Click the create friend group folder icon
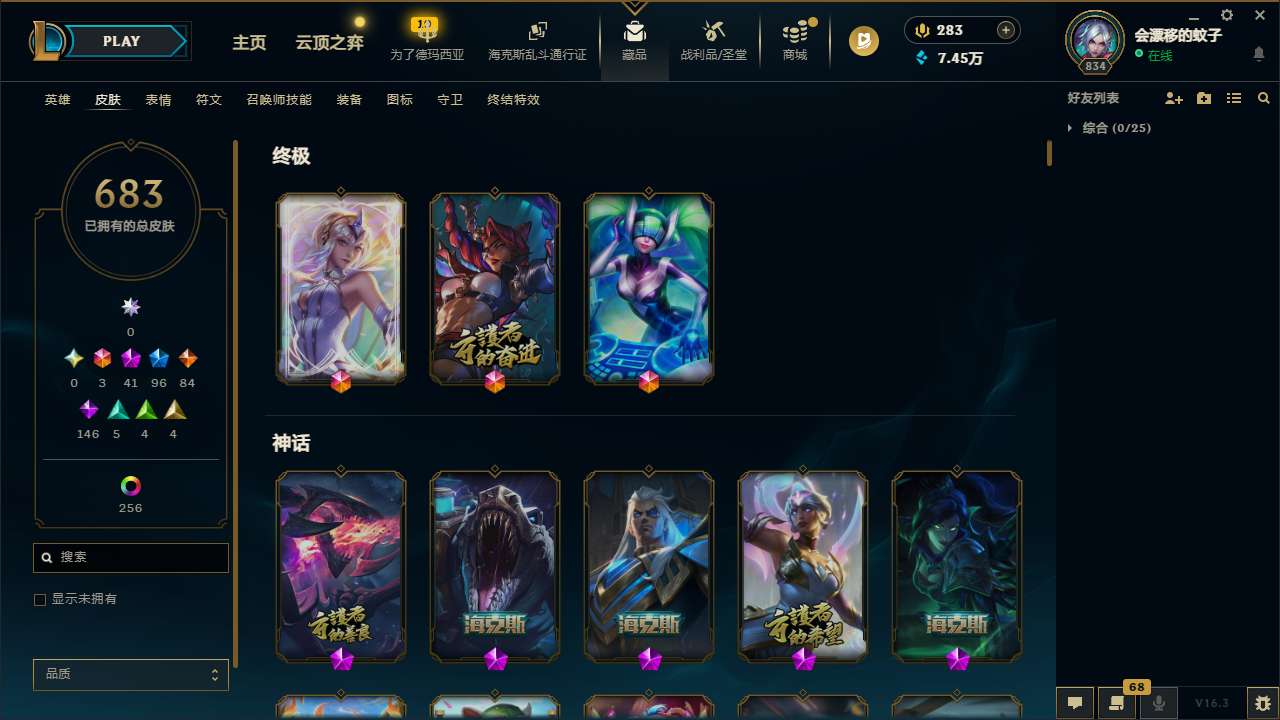Image resolution: width=1280 pixels, height=720 pixels. click(x=1203, y=98)
